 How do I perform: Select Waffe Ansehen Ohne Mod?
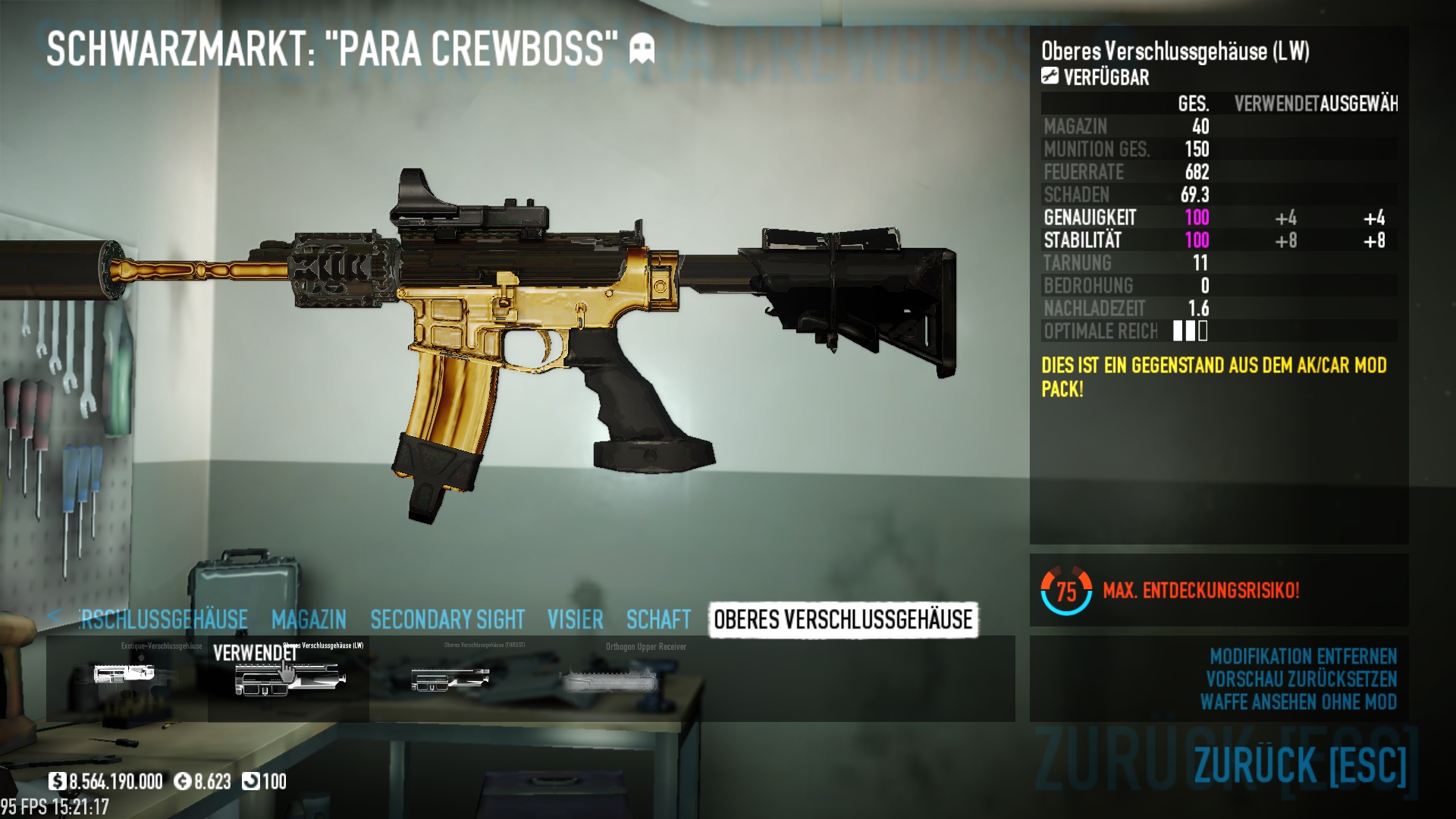tap(1298, 701)
